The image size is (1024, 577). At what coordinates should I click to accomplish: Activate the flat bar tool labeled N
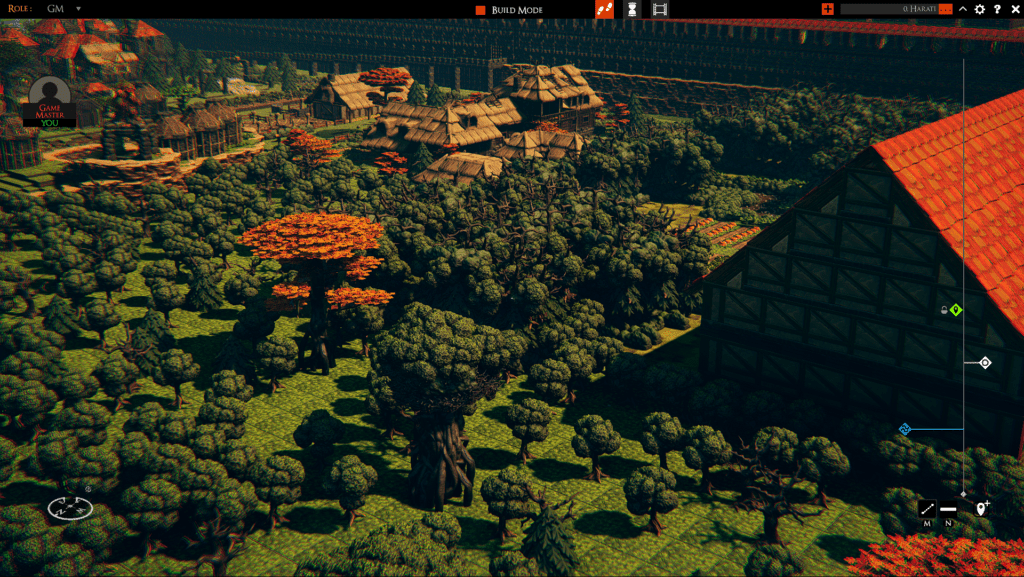[948, 509]
